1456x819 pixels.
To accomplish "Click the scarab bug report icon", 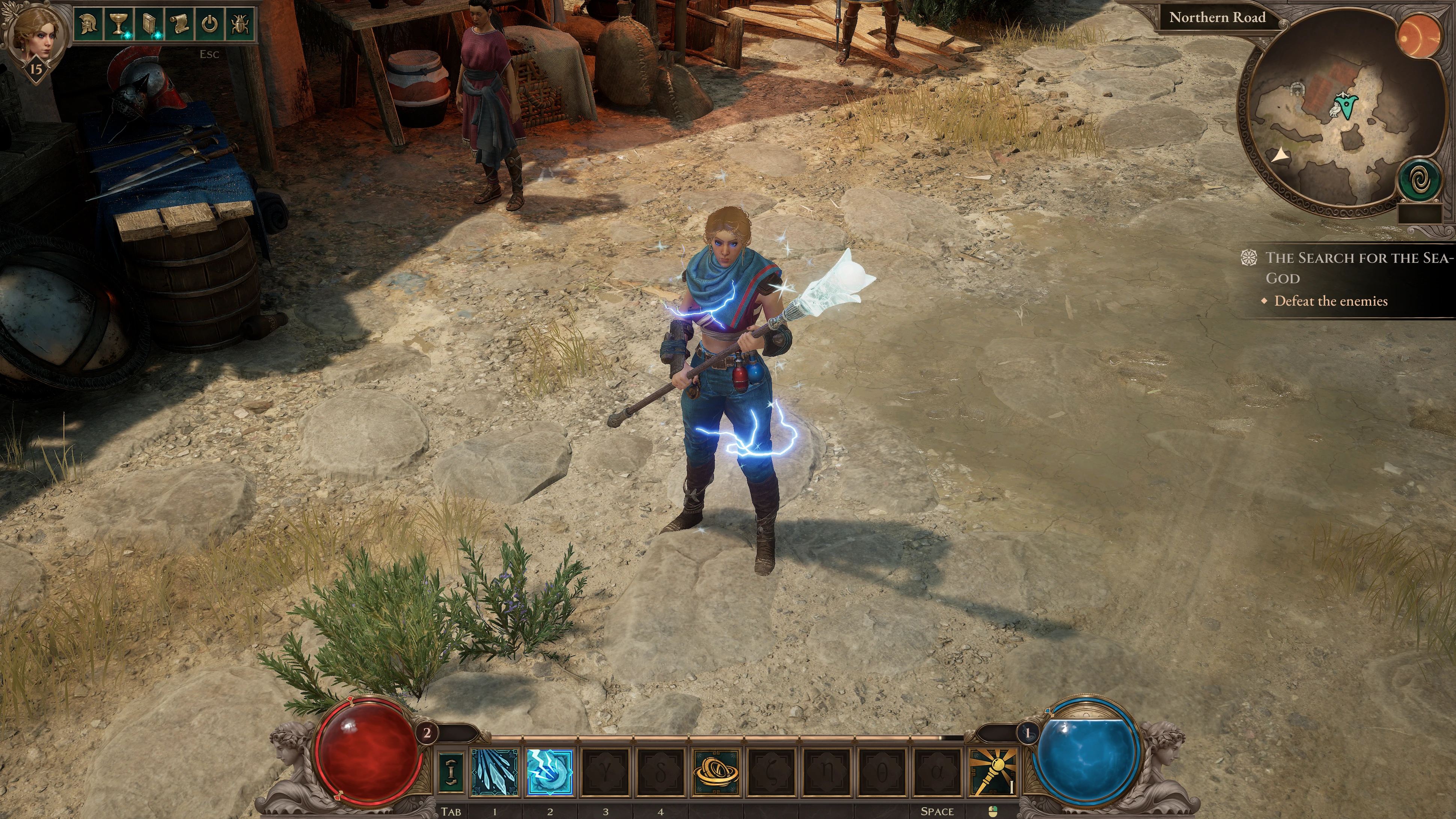I will pos(240,24).
